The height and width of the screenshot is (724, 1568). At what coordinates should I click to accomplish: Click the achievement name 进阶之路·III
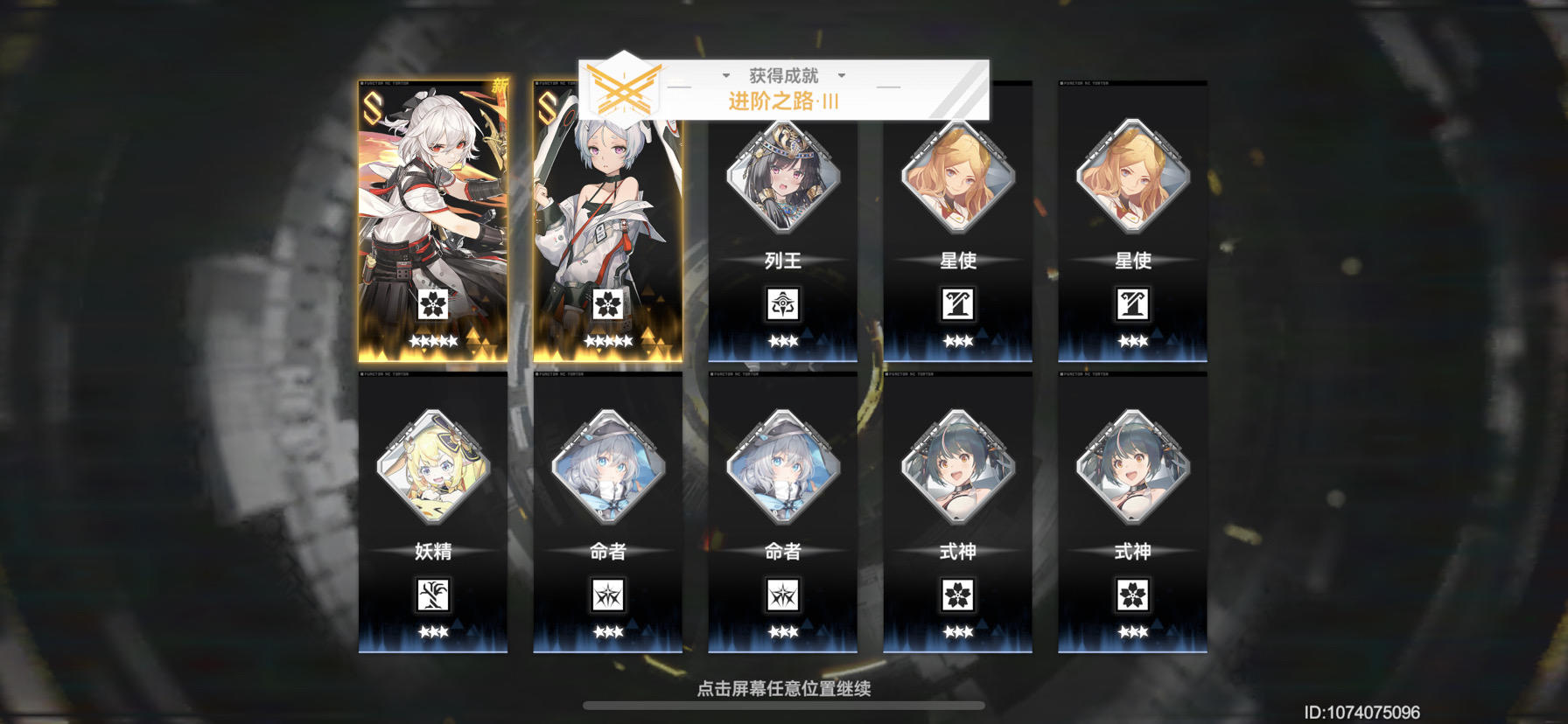(783, 101)
